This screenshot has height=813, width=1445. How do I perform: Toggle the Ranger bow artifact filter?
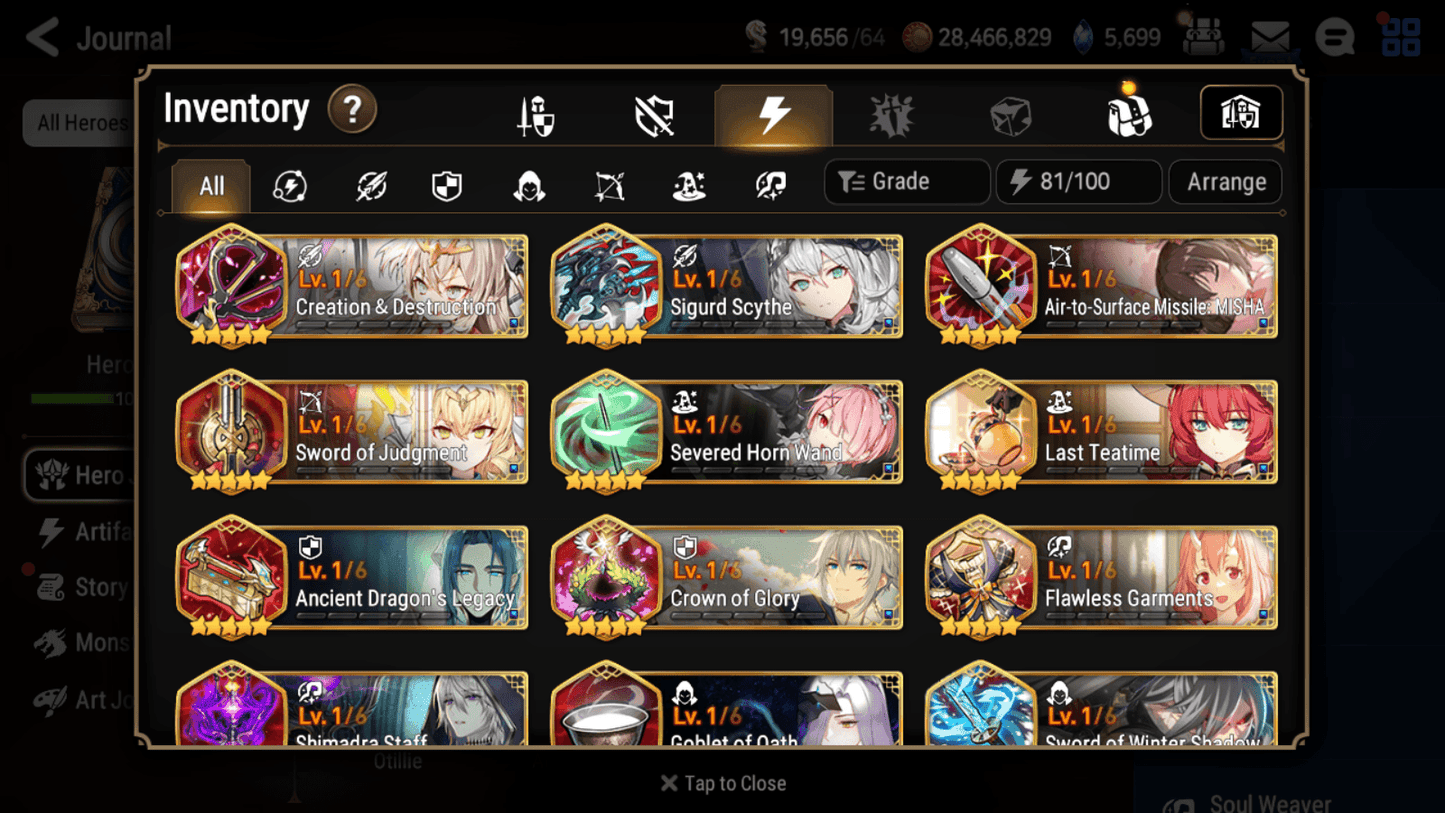pyautogui.click(x=608, y=183)
